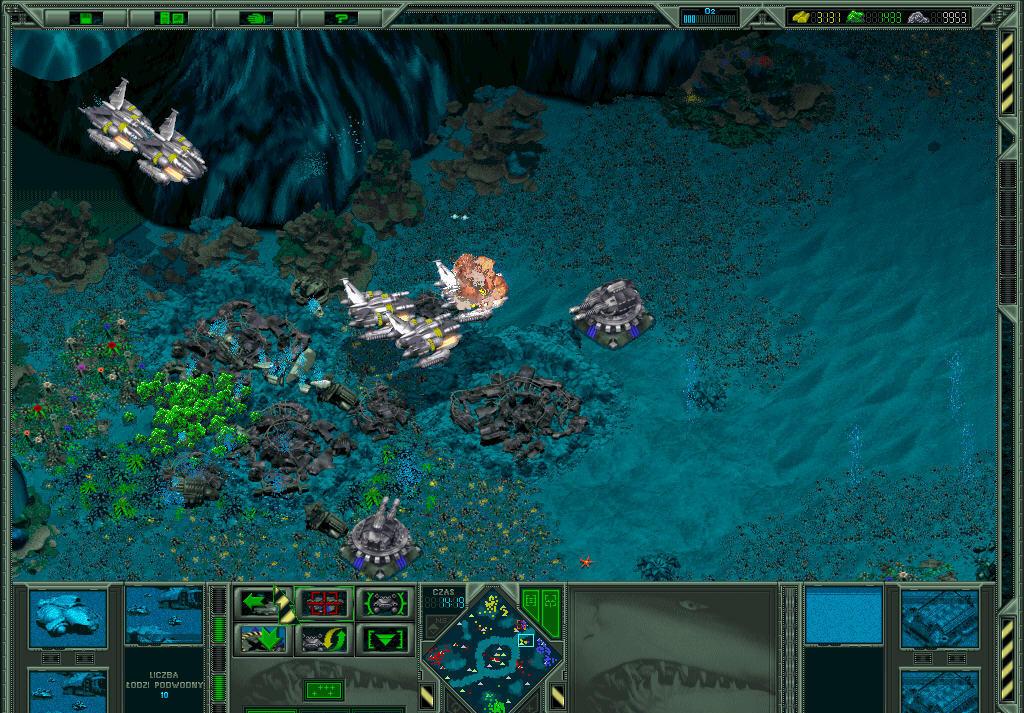The width and height of the screenshot is (1024, 713).
Task: Select the green two-panel icon in top bar
Action: click(171, 17)
